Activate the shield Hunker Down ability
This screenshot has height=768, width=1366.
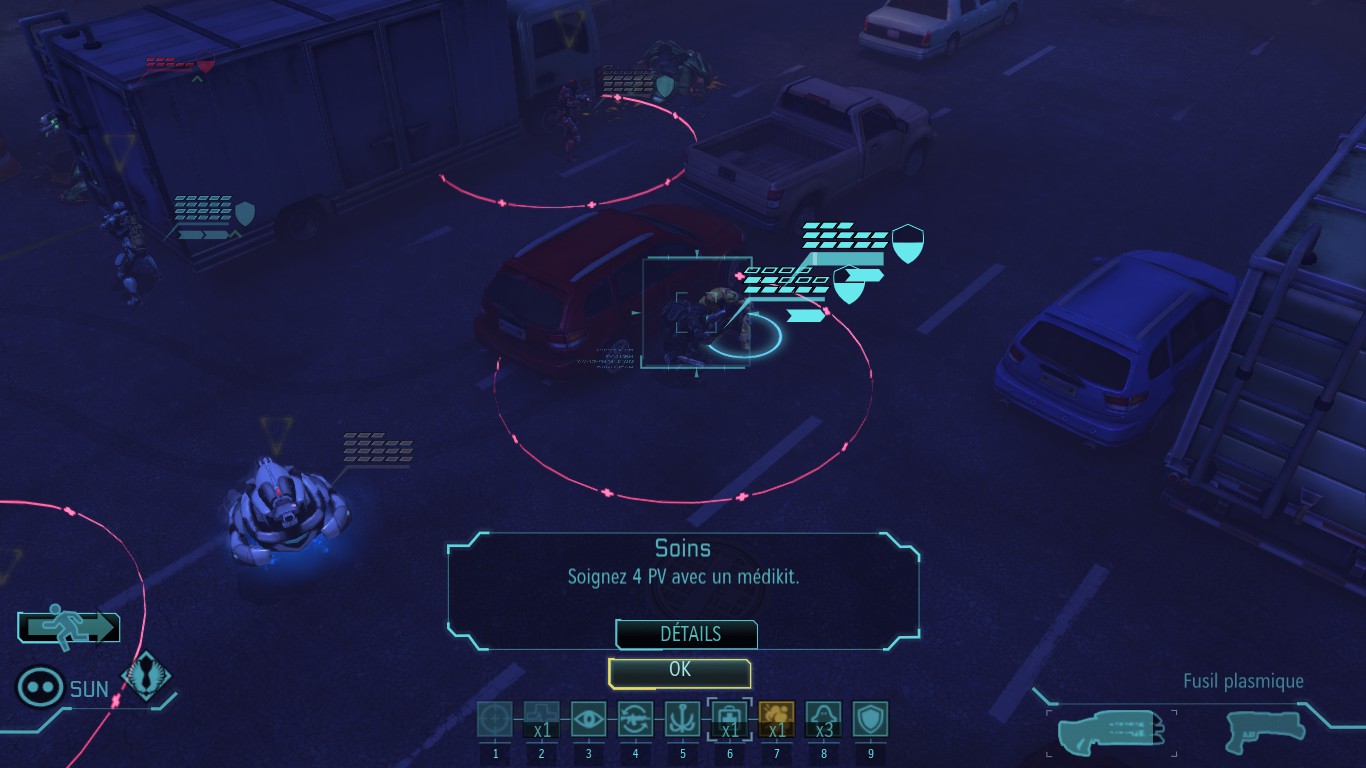coord(870,720)
